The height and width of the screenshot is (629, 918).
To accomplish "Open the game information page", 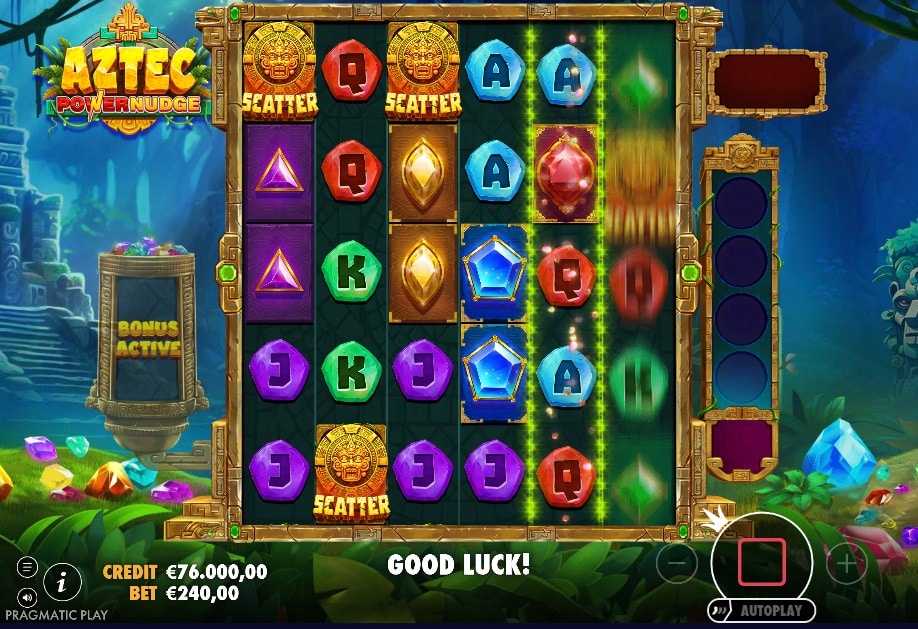I will point(62,579).
